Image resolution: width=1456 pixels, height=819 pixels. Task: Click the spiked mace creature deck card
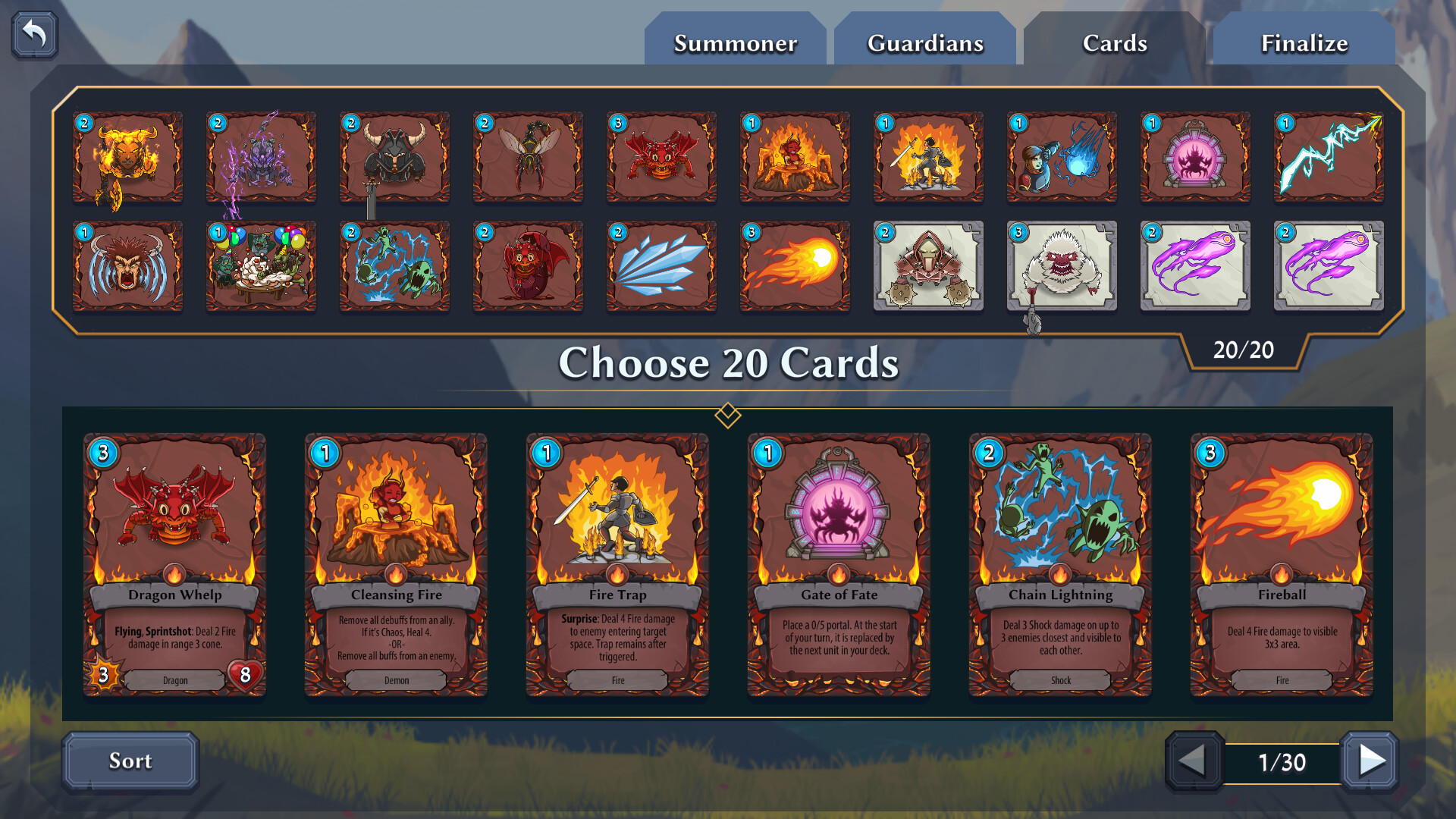928,267
